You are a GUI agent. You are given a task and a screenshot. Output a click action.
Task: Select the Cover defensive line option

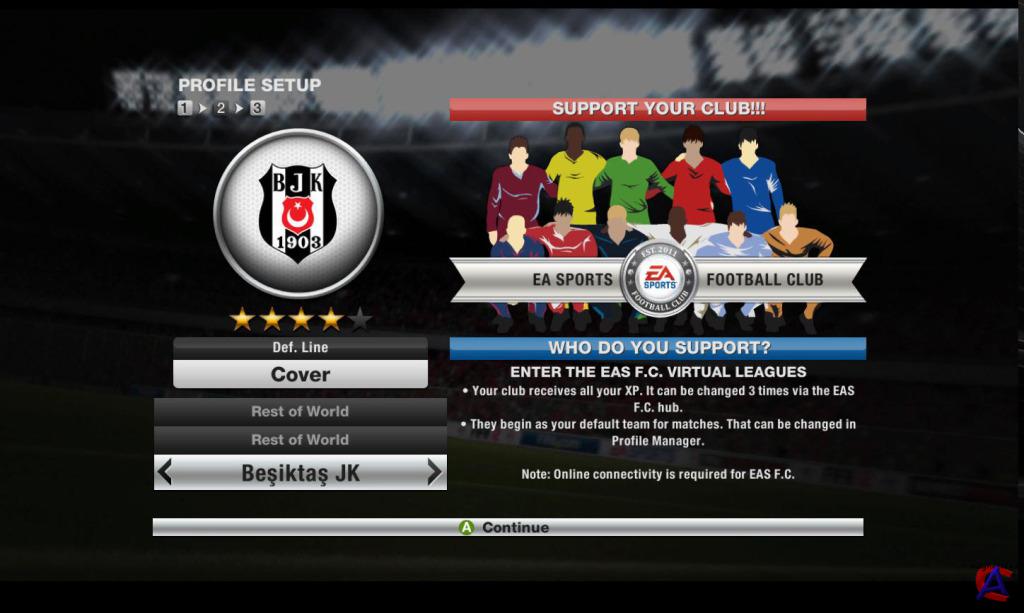point(300,375)
